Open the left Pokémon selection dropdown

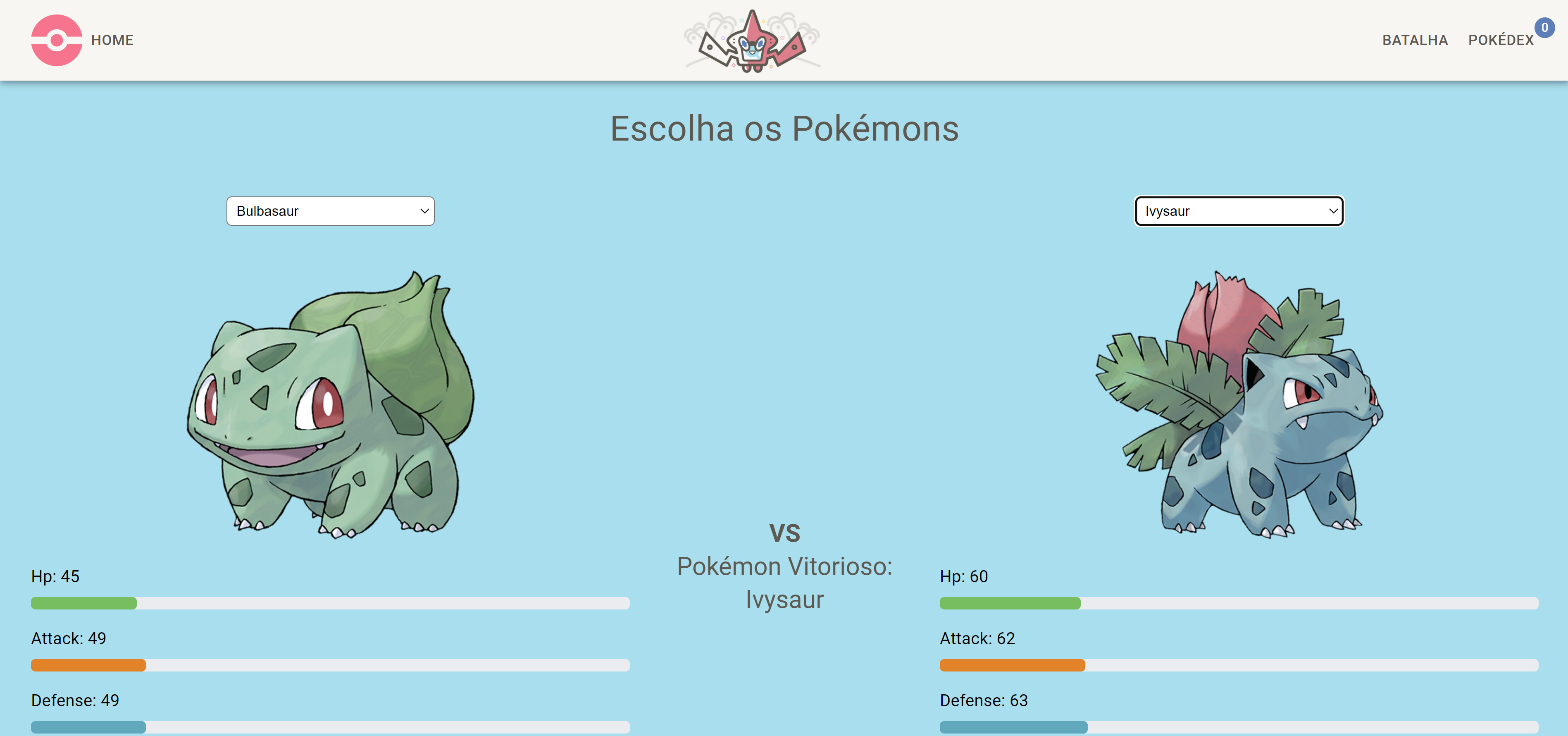pos(331,211)
